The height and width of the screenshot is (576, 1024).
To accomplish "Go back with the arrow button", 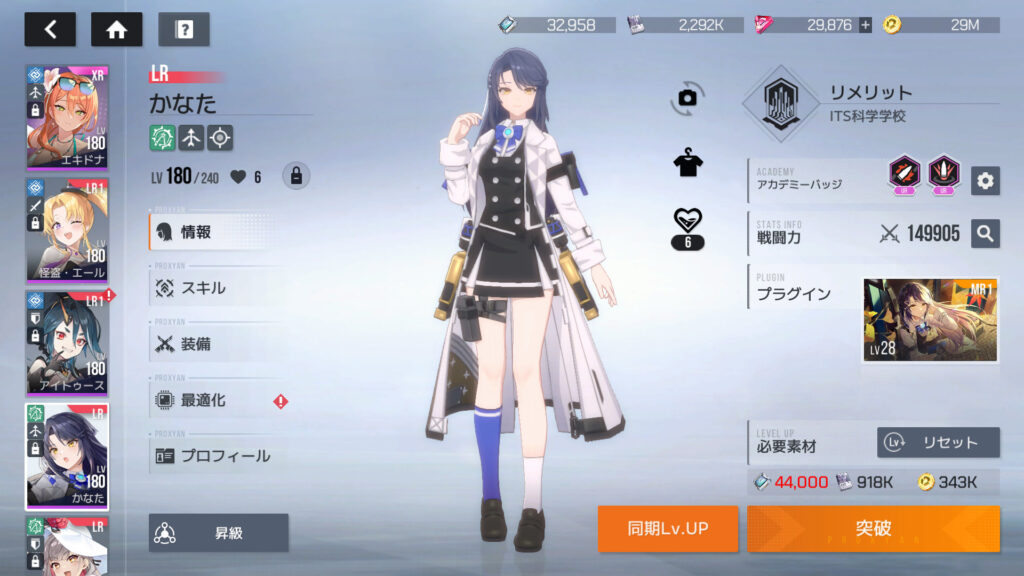I will point(50,29).
